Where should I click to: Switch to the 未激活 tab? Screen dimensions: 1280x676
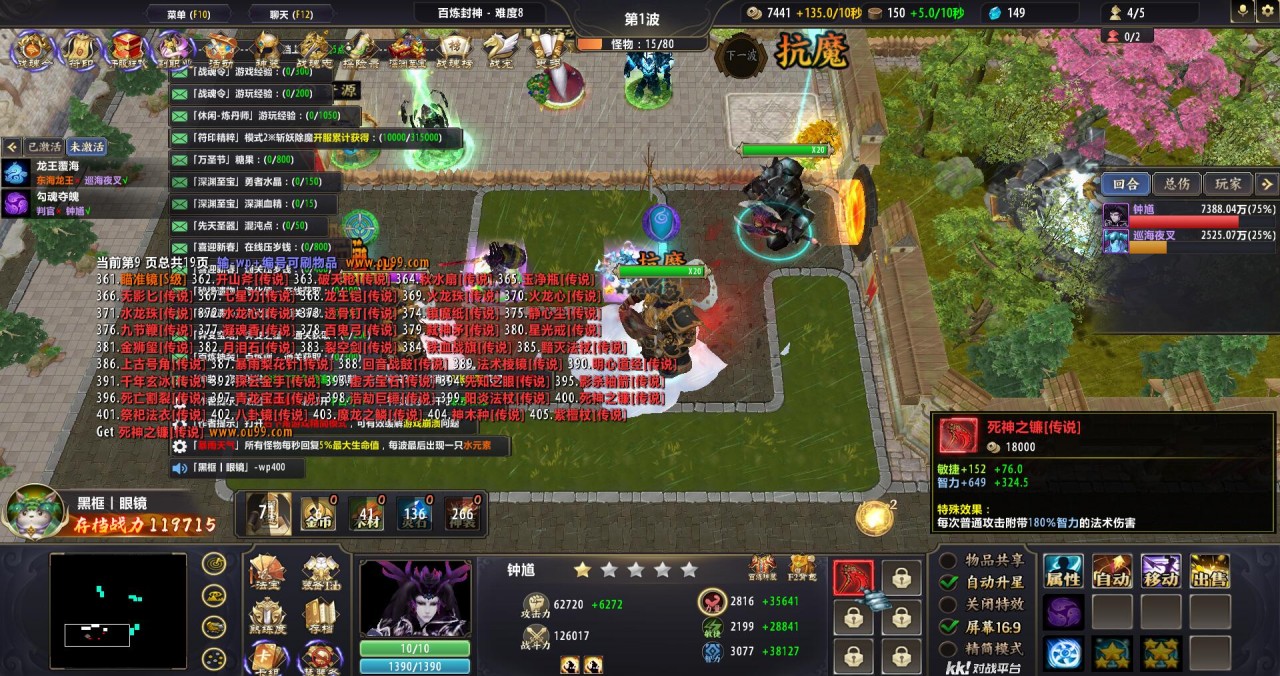click(87, 146)
